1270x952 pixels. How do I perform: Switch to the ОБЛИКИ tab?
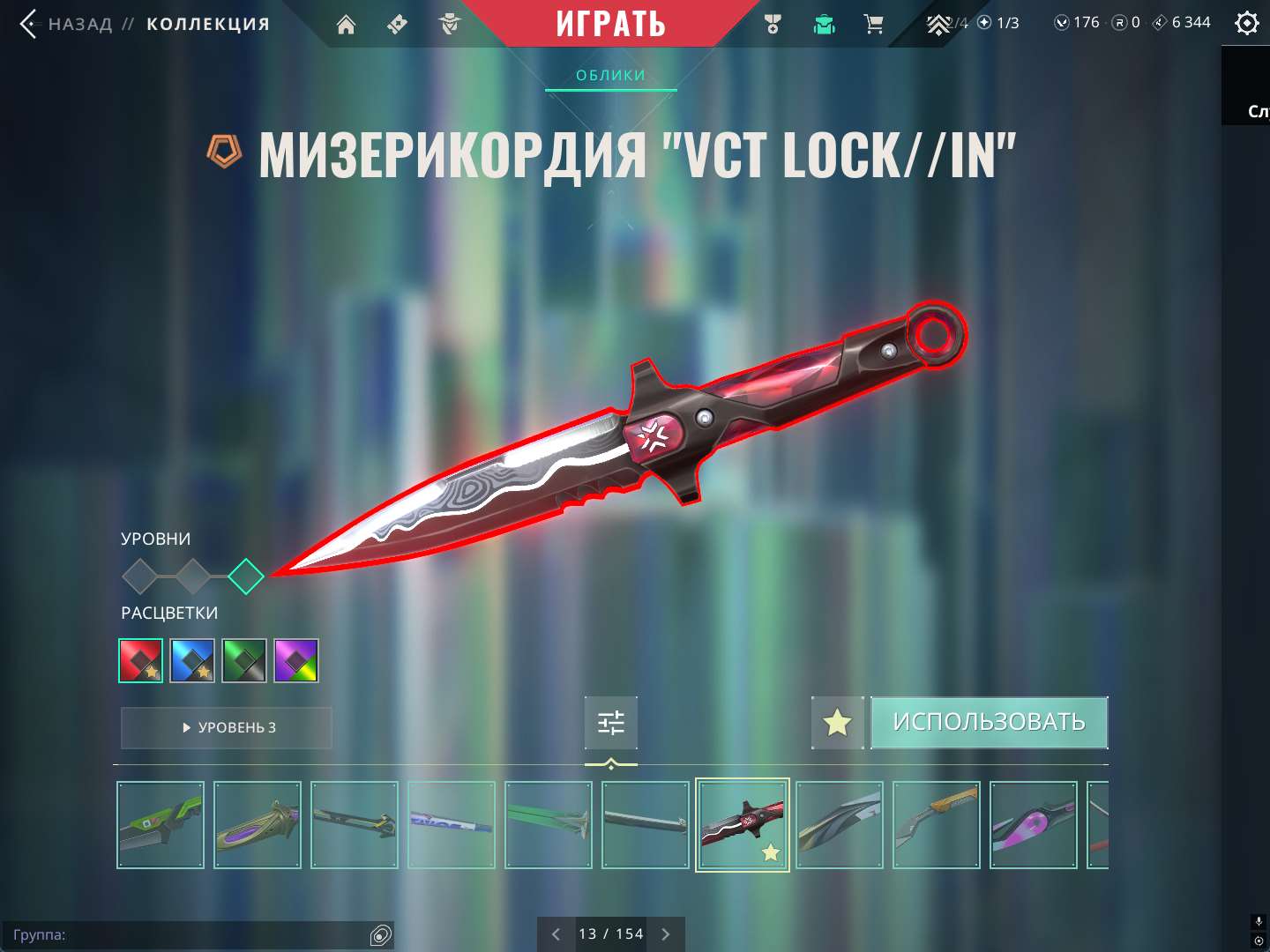[x=610, y=75]
